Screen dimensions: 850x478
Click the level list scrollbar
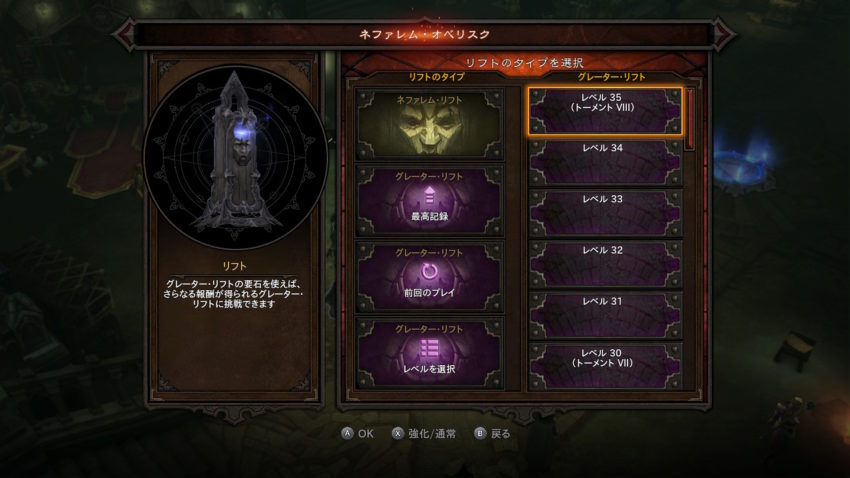click(x=690, y=120)
